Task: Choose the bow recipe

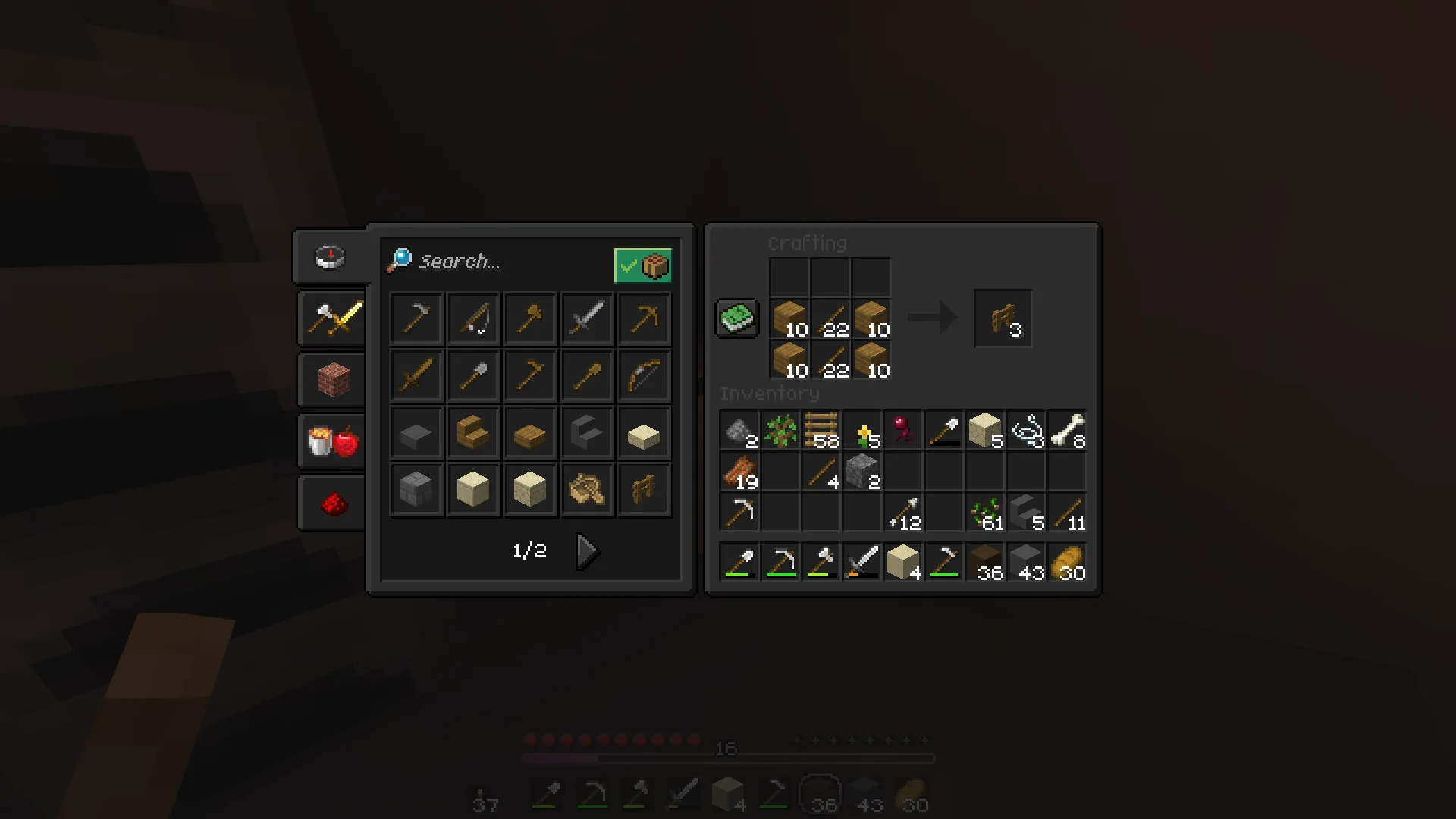Action: pyautogui.click(x=644, y=376)
